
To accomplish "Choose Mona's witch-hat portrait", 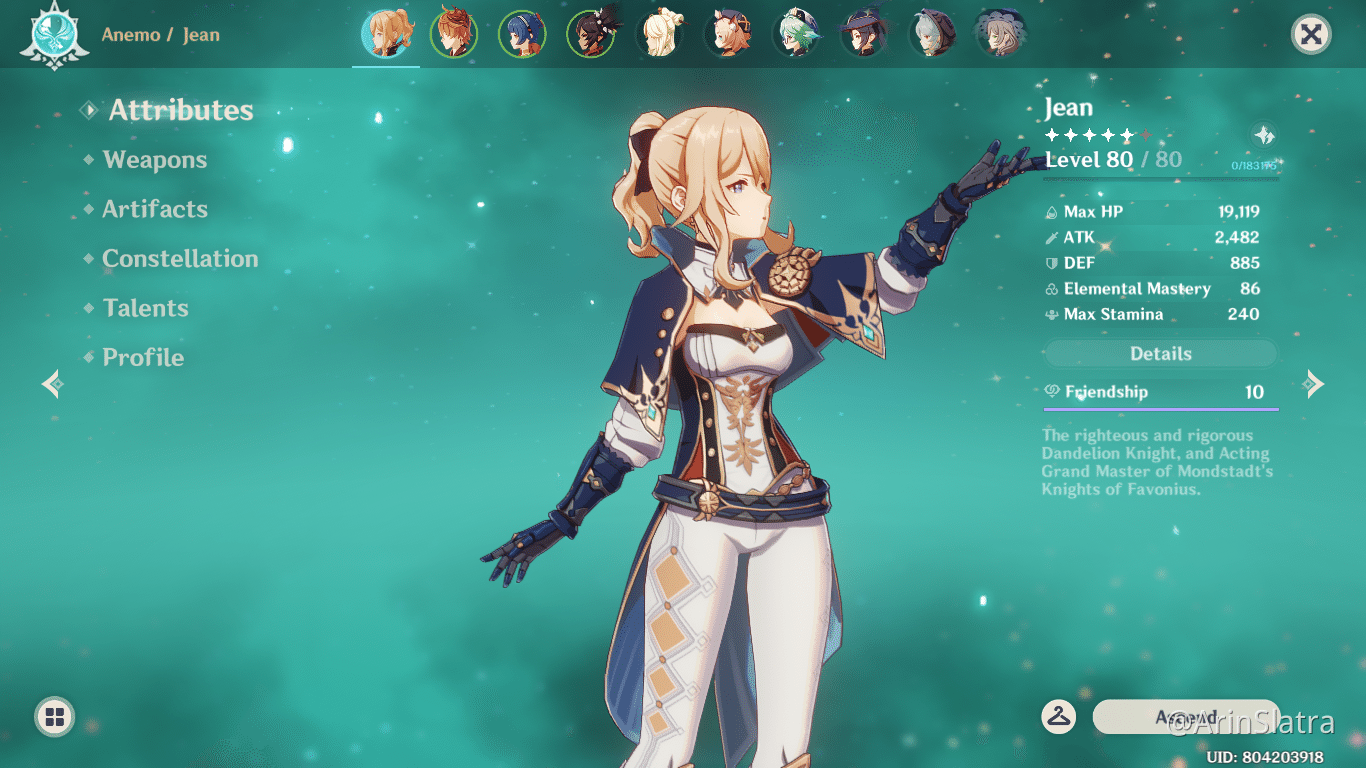I will point(863,34).
